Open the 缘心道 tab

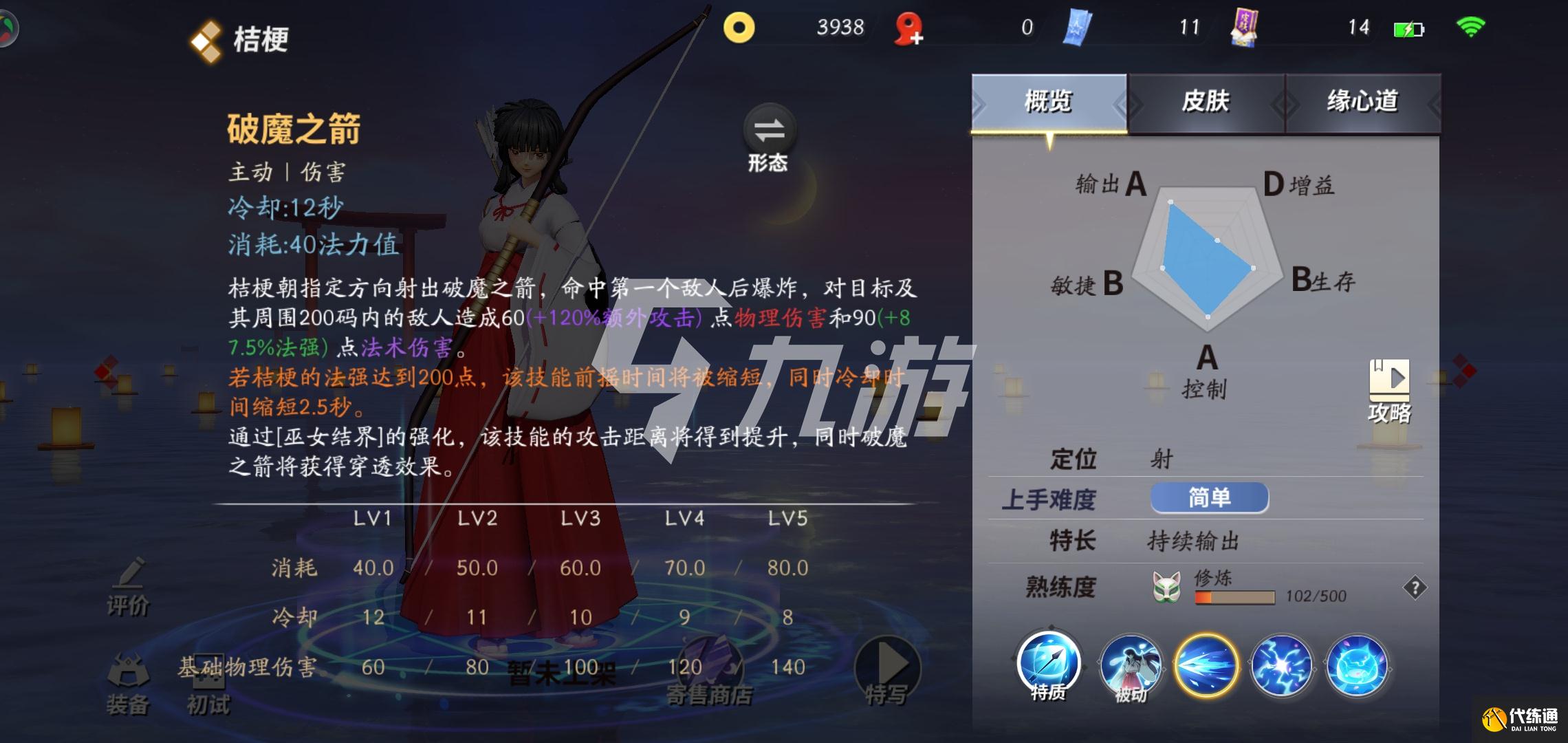tap(1362, 102)
